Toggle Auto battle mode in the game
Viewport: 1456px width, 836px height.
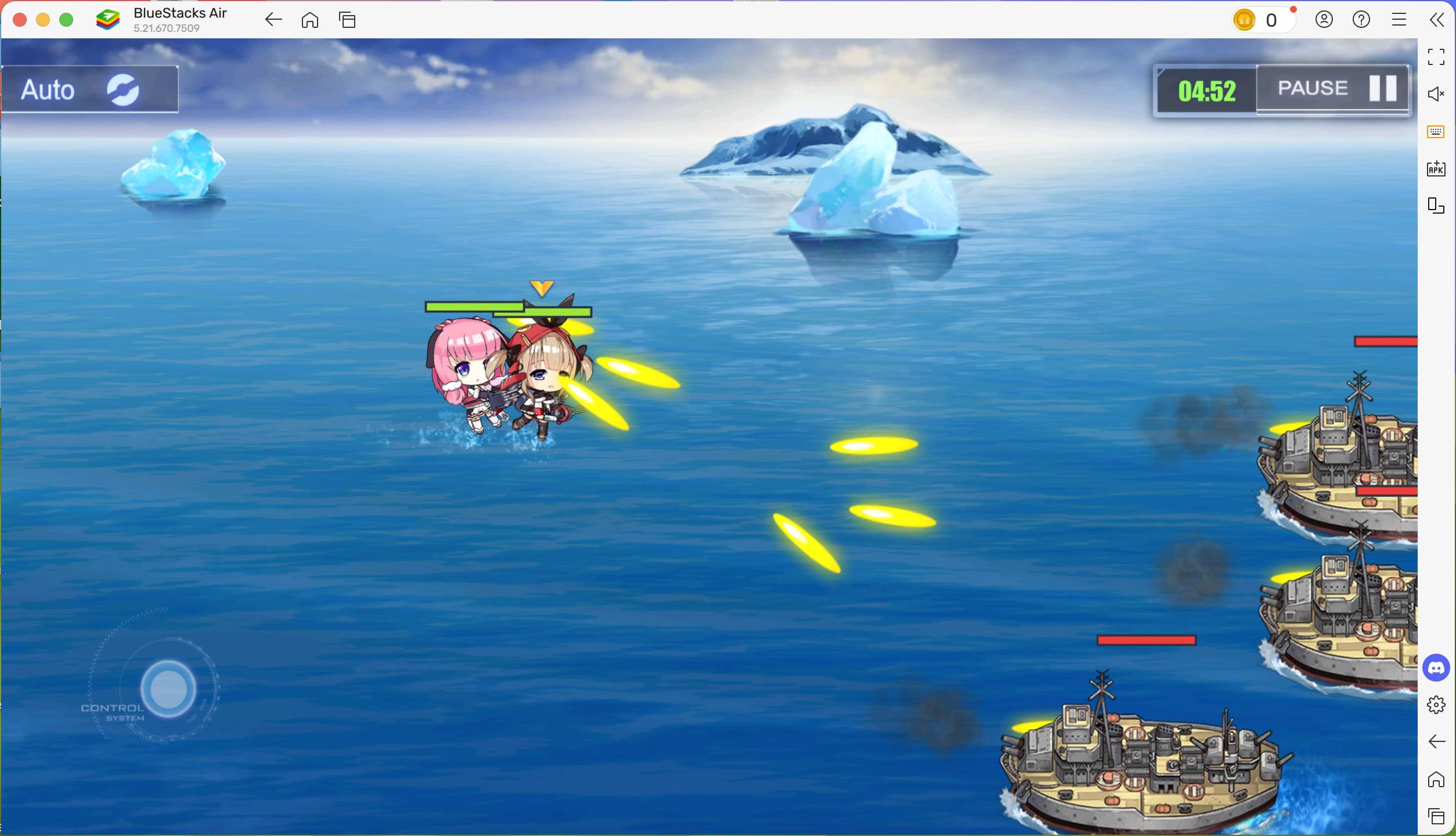[90, 89]
